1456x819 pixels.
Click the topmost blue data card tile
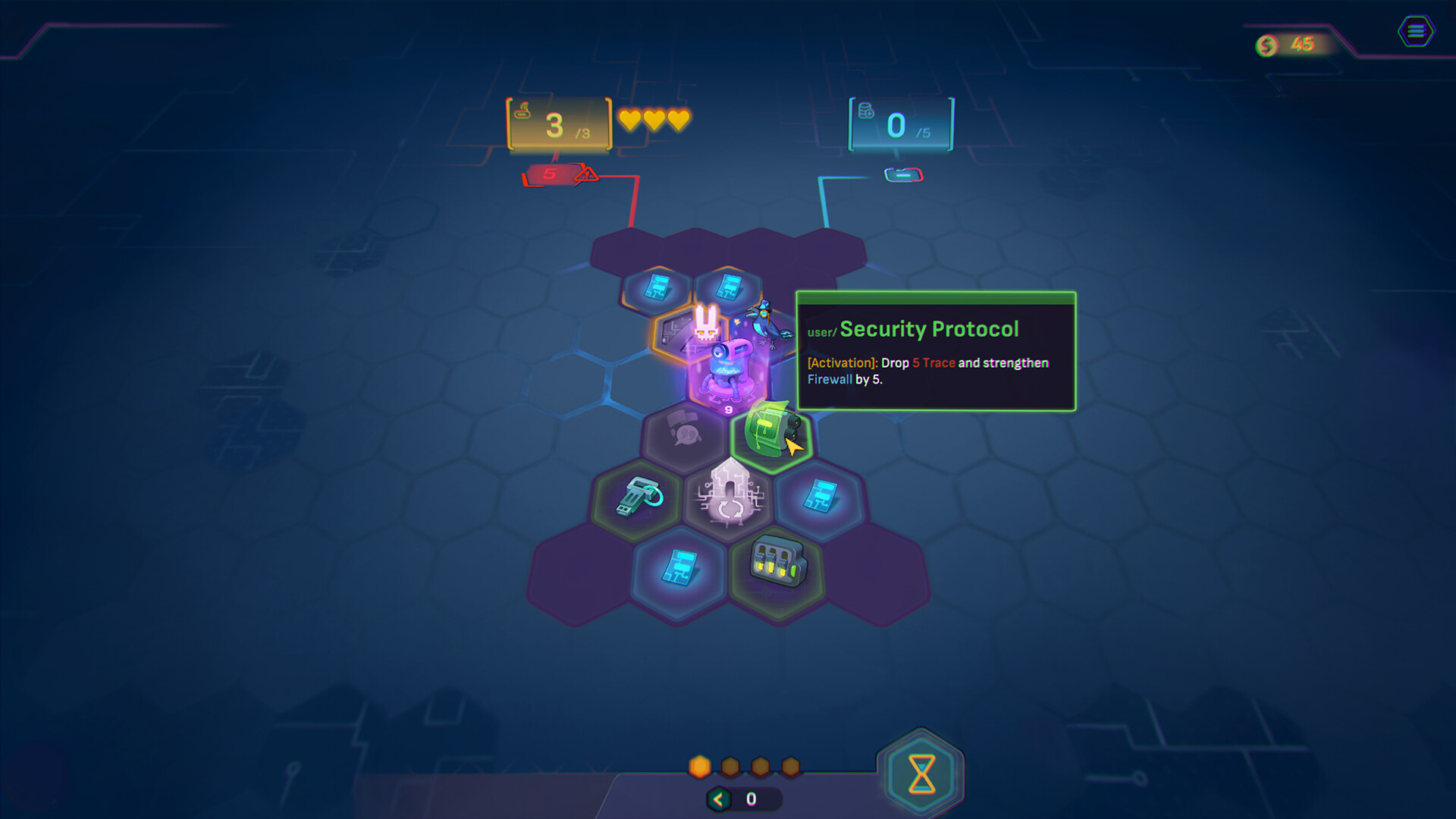[x=657, y=287]
